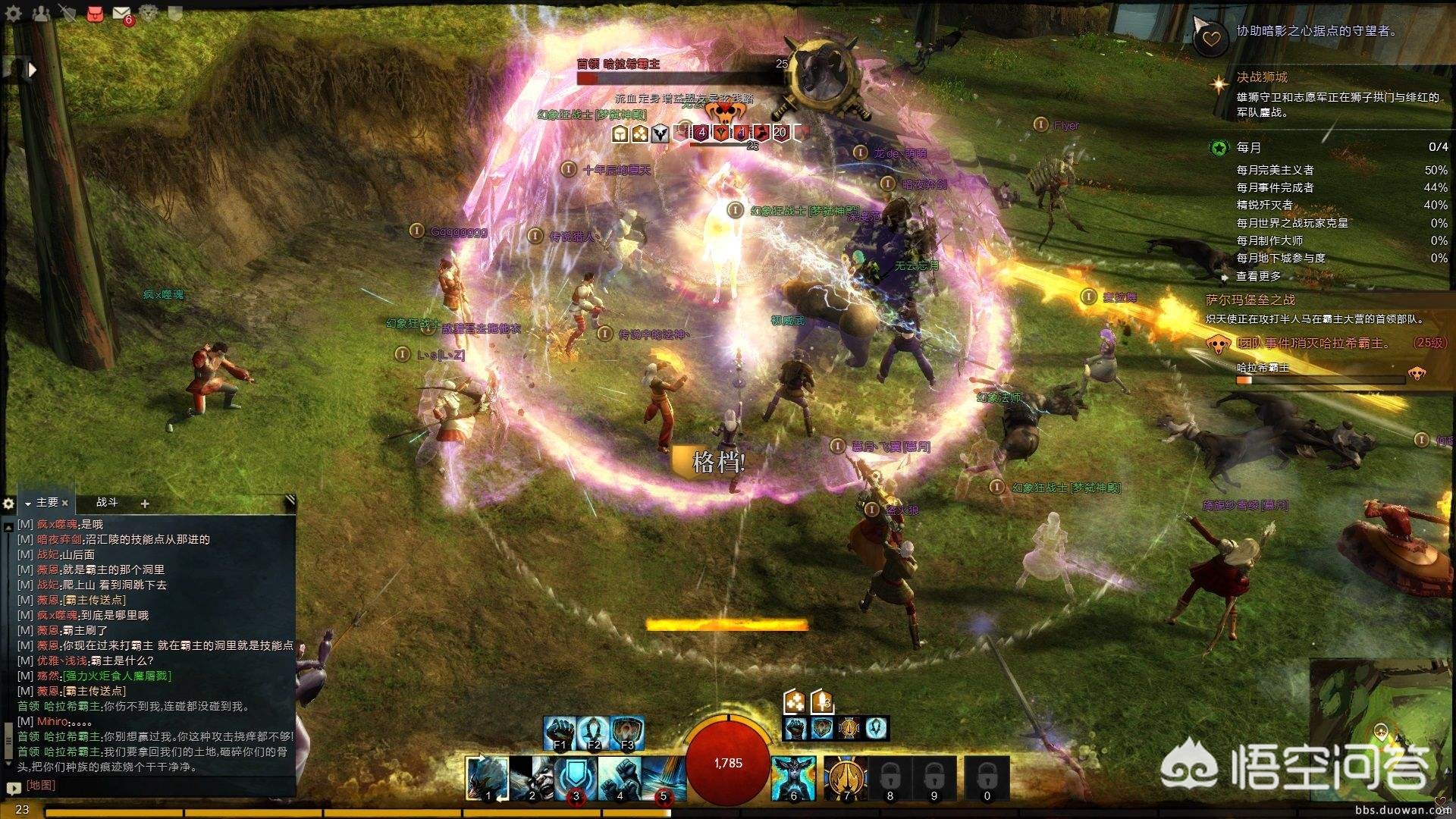This screenshot has width=1456, height=819.
Task: Use the shield skill in slot 3
Action: click(x=575, y=777)
